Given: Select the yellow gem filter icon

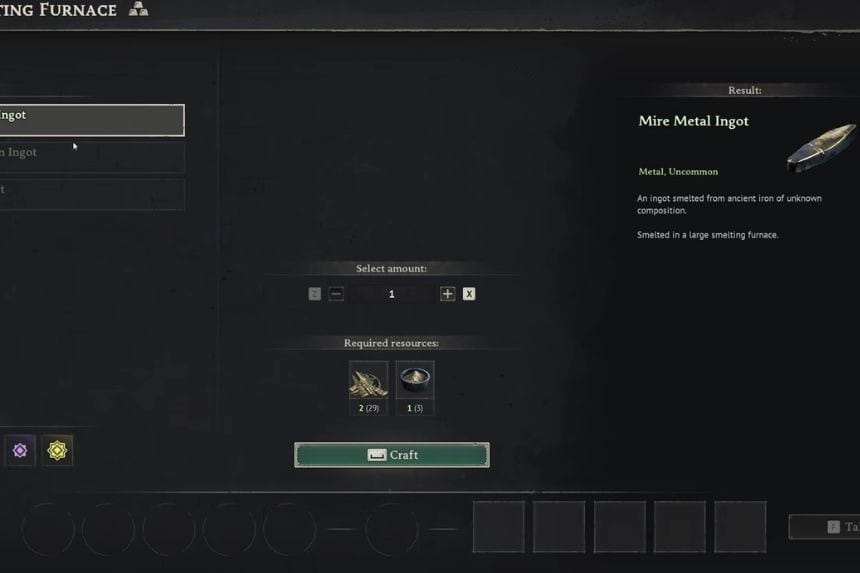Looking at the screenshot, I should pyautogui.click(x=57, y=451).
